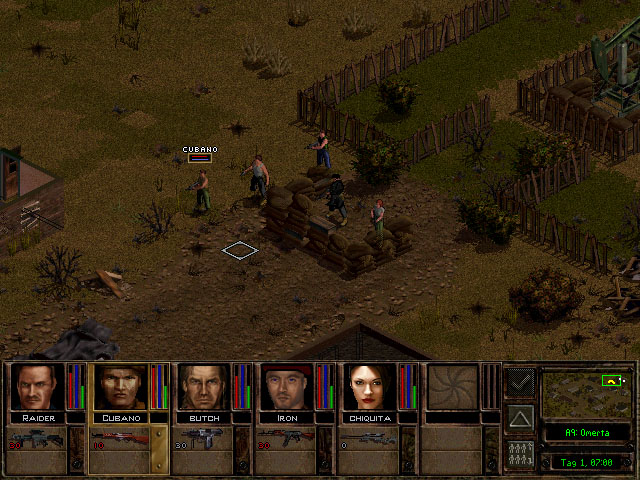This screenshot has height=480, width=640.
Task: Pick Iron's portrait with red beret
Action: click(x=288, y=386)
